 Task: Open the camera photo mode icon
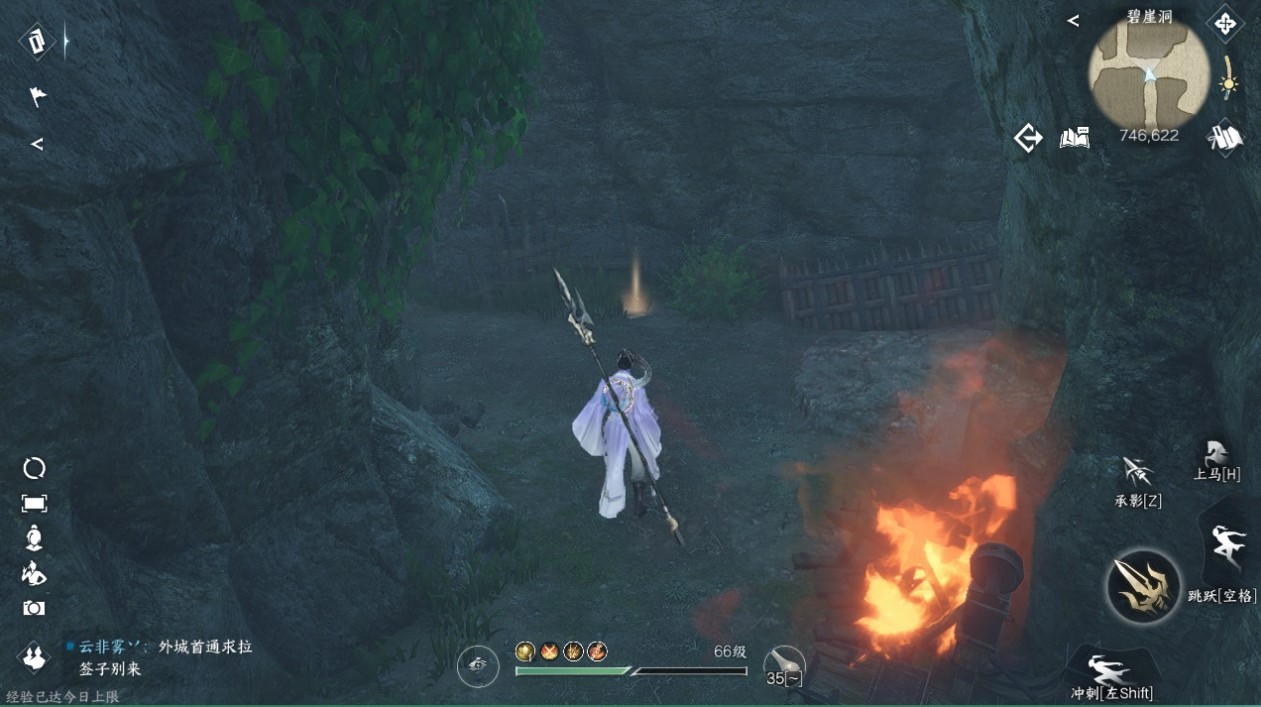[34, 608]
